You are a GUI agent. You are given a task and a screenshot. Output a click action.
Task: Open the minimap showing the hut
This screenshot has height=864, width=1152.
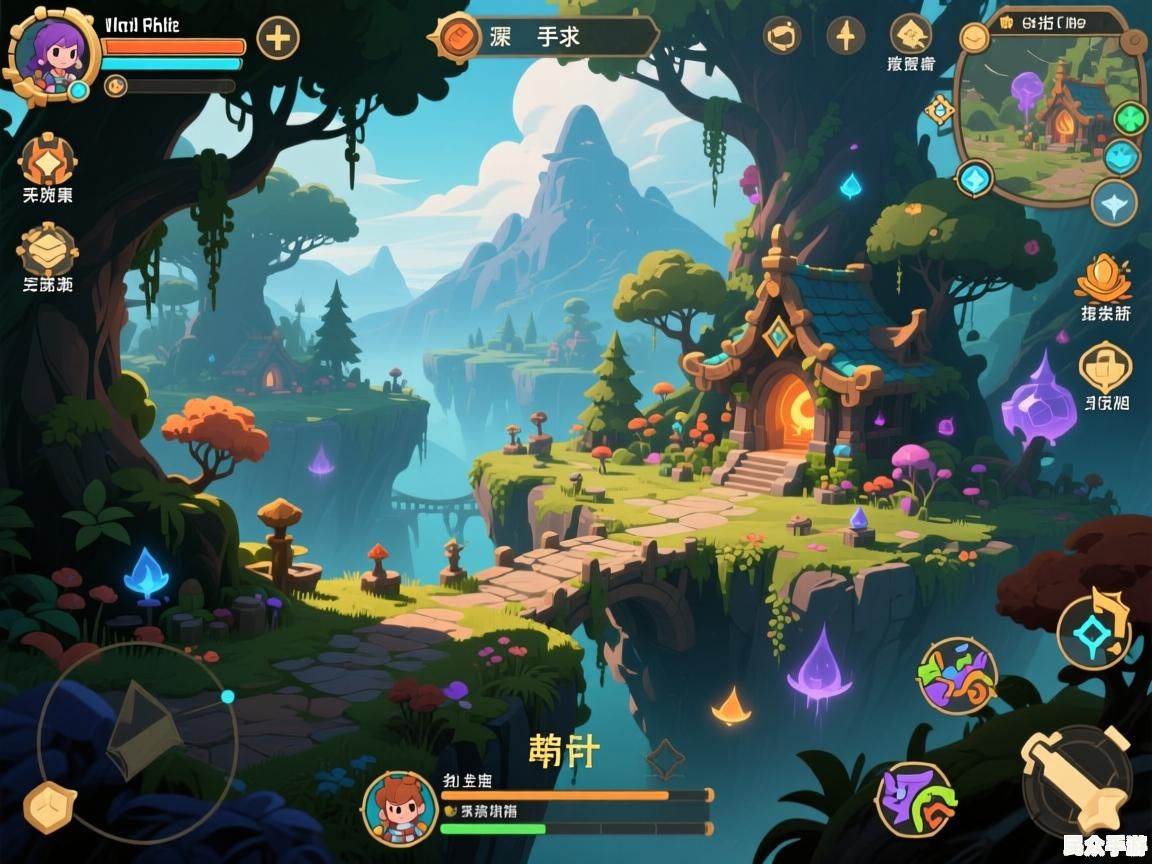1050,115
